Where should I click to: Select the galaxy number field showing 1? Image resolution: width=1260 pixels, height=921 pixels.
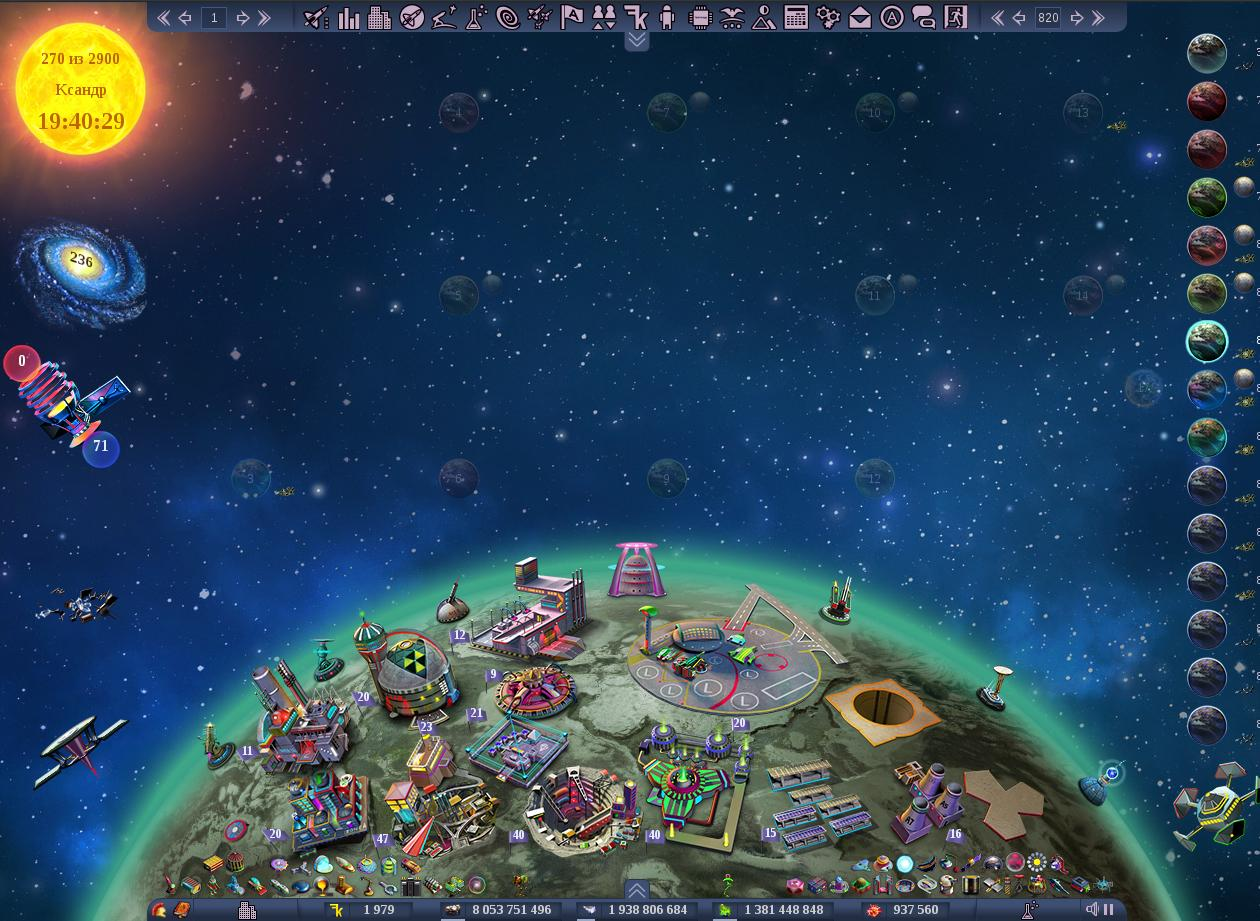point(214,17)
